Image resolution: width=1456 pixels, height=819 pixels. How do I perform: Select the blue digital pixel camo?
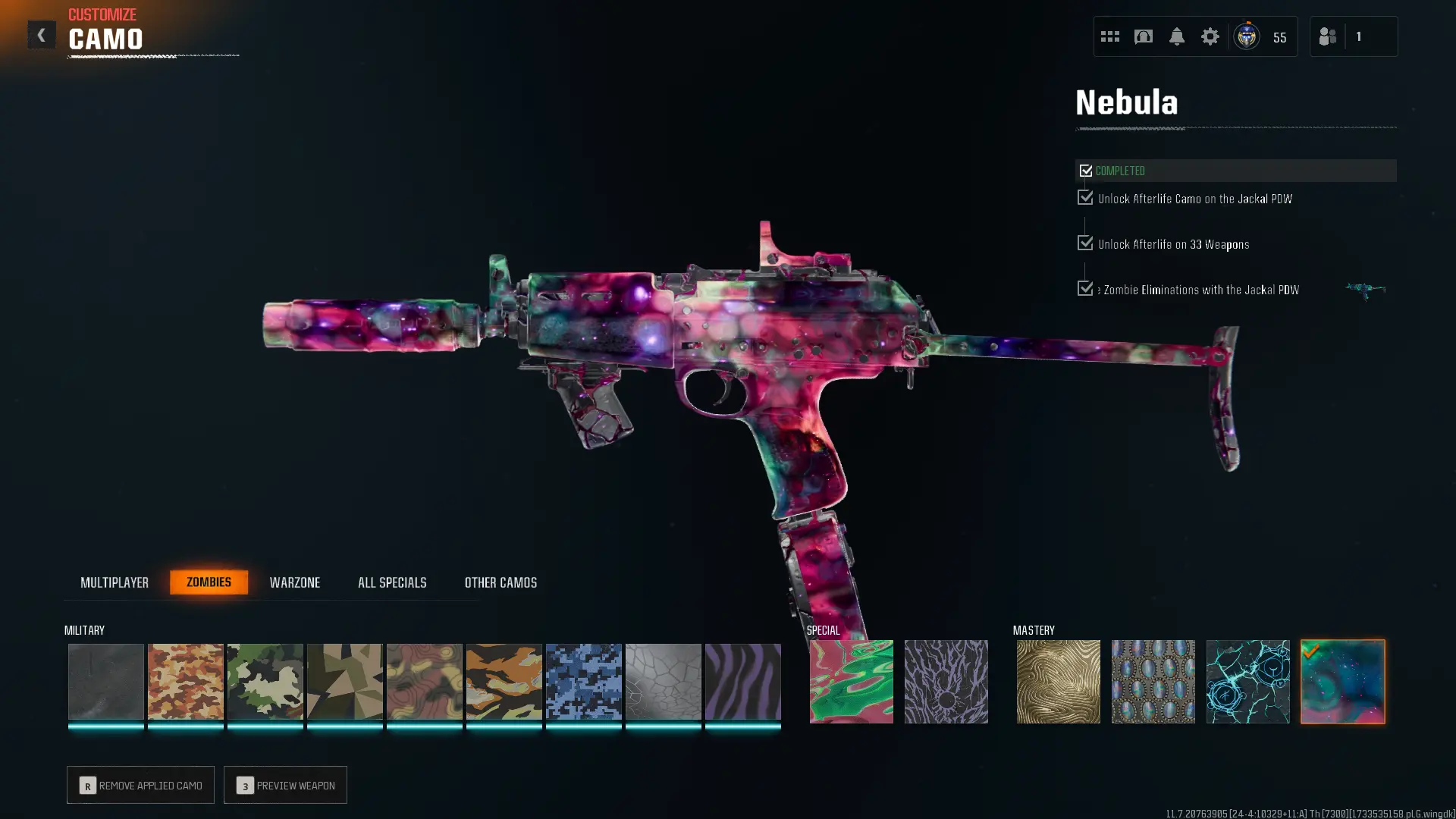(x=583, y=681)
